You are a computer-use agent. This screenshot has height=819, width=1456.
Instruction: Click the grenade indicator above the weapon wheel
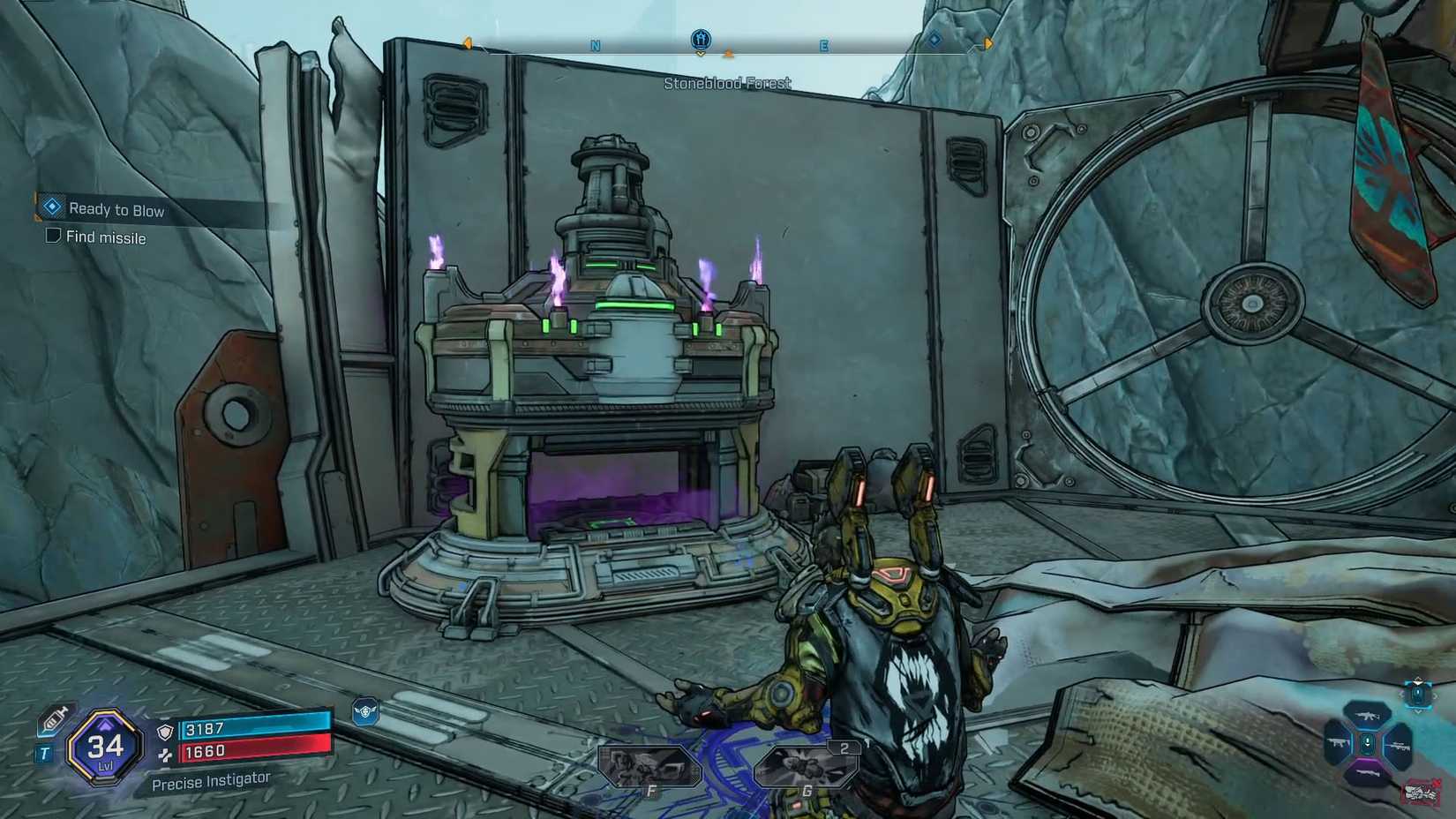(x=1418, y=693)
